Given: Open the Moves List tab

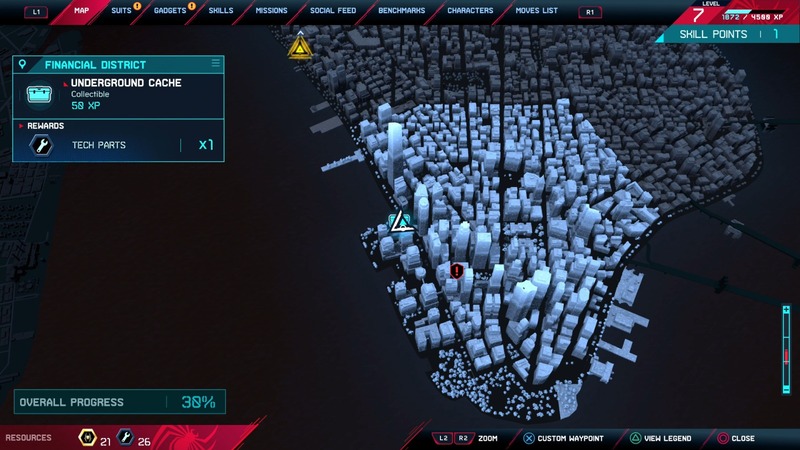Looking at the screenshot, I should (x=537, y=11).
